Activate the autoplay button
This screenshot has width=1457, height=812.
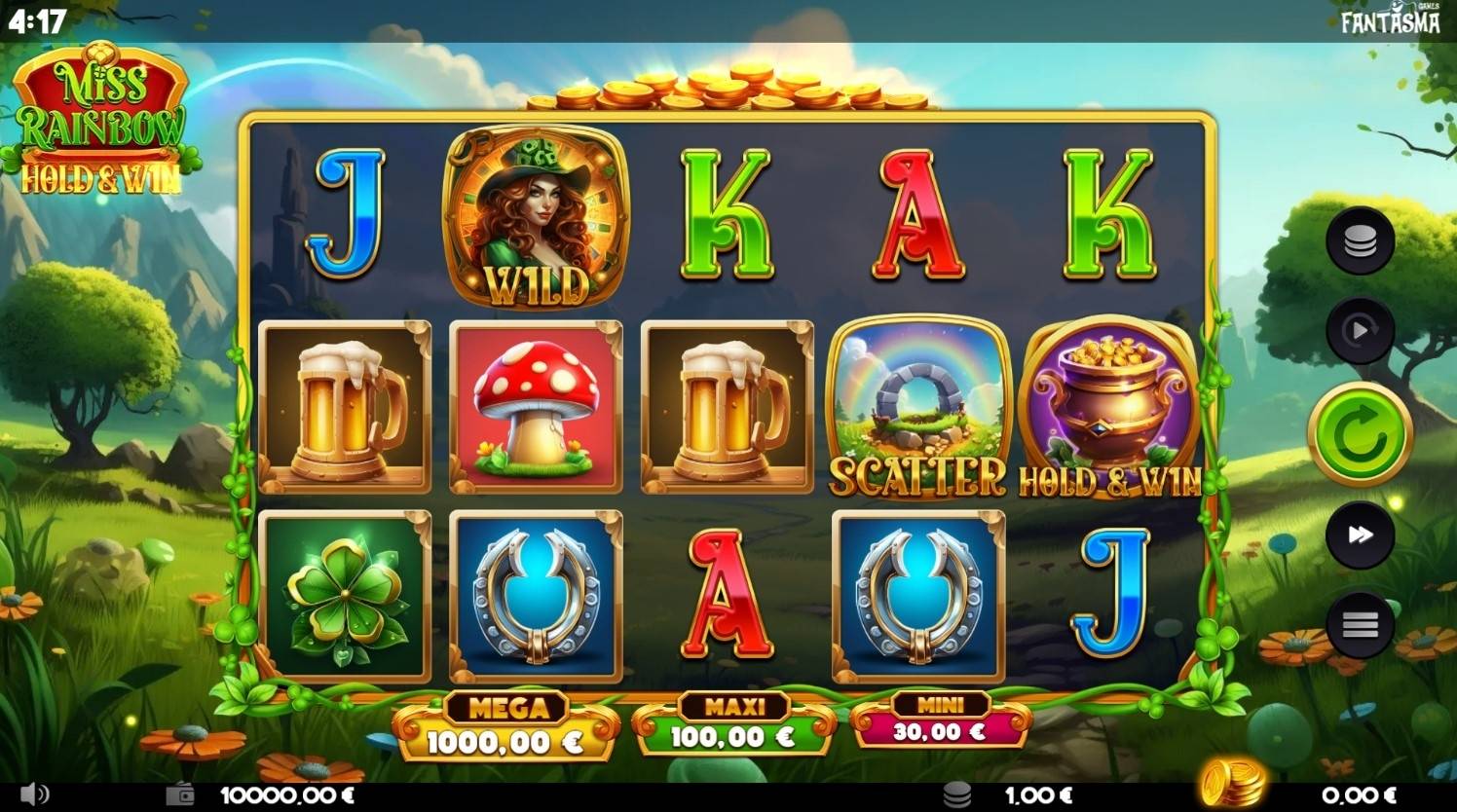click(x=1360, y=331)
